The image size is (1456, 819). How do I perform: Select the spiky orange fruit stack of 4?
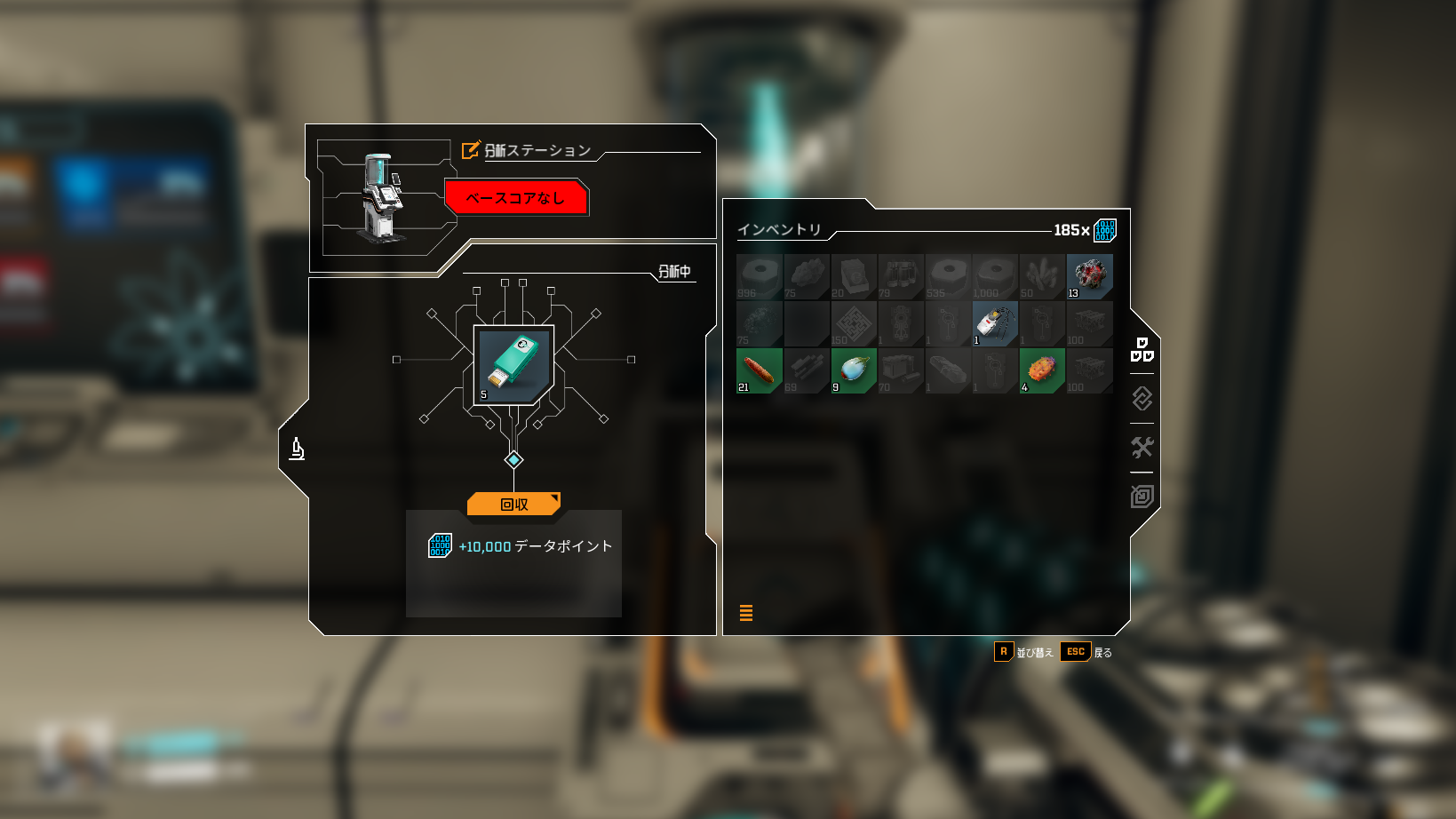[1042, 370]
